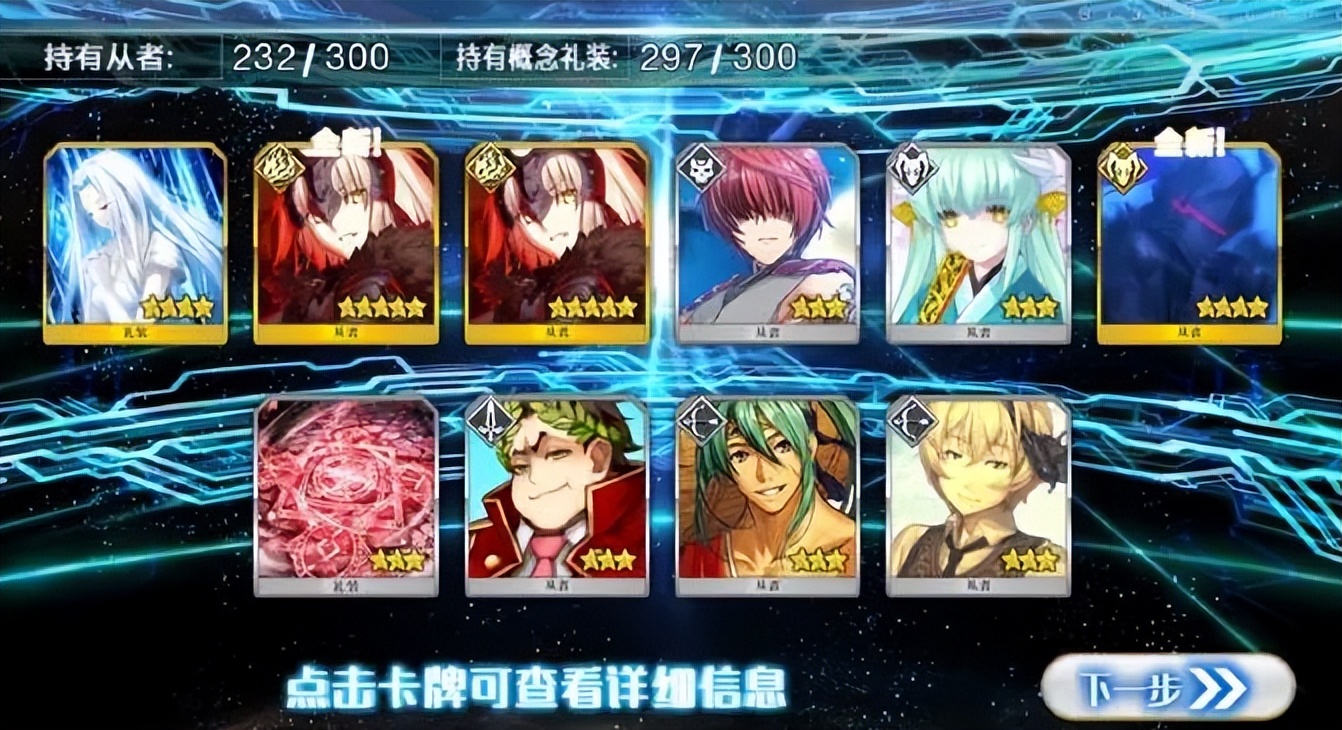Open the blonde archer servant card
This screenshot has width=1342, height=730.
point(978,495)
